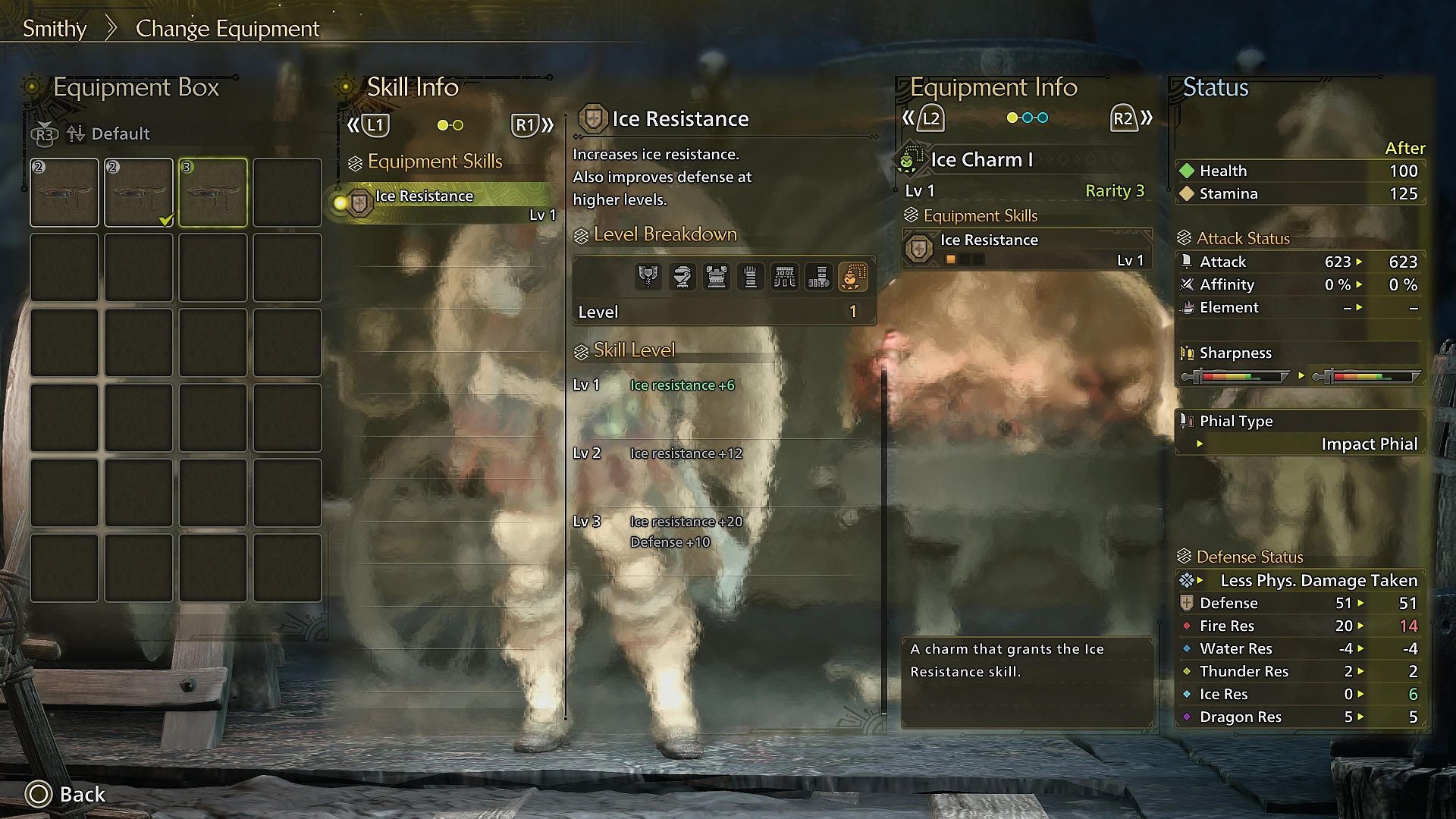Select the chest armor icon in Level Breakdown
Viewport: 1456px width, 819px height.
pyautogui.click(x=717, y=276)
